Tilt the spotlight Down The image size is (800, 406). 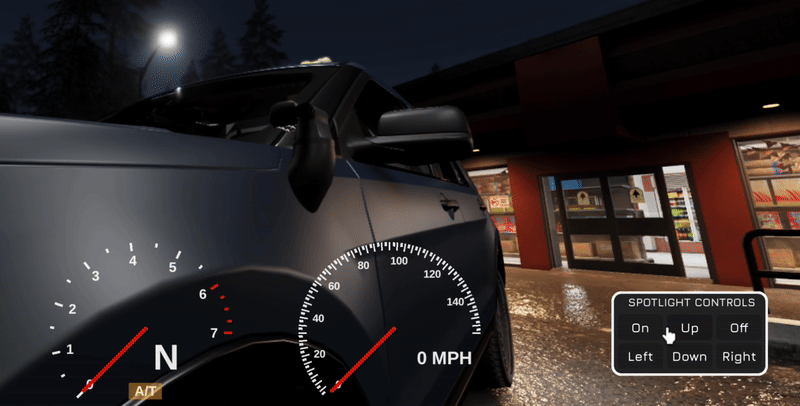[x=690, y=357]
